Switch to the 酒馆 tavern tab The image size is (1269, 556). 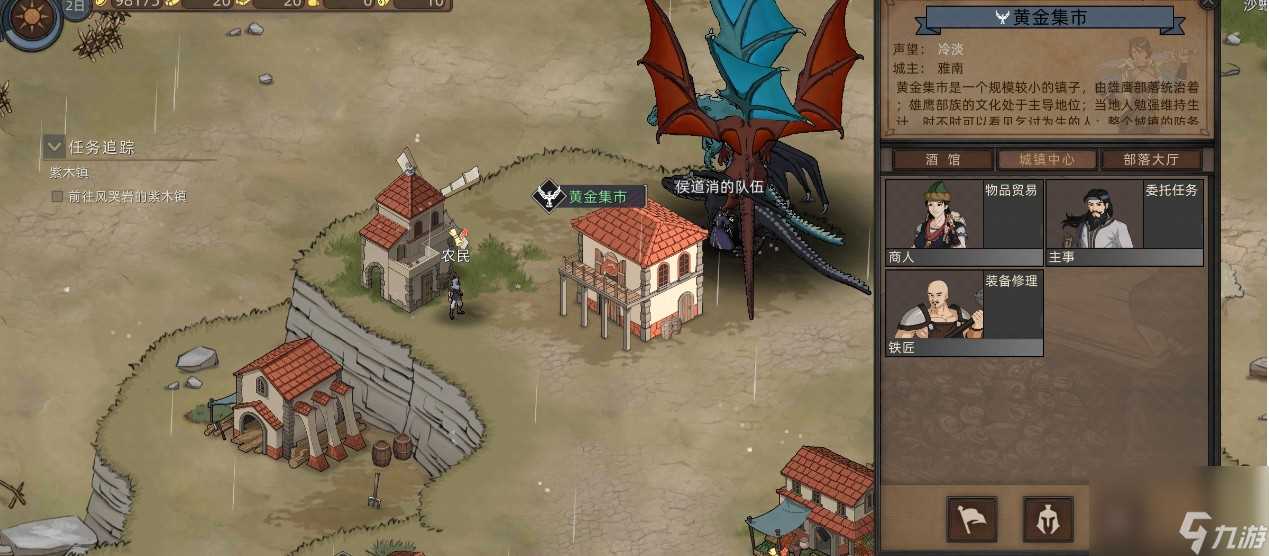(942, 160)
